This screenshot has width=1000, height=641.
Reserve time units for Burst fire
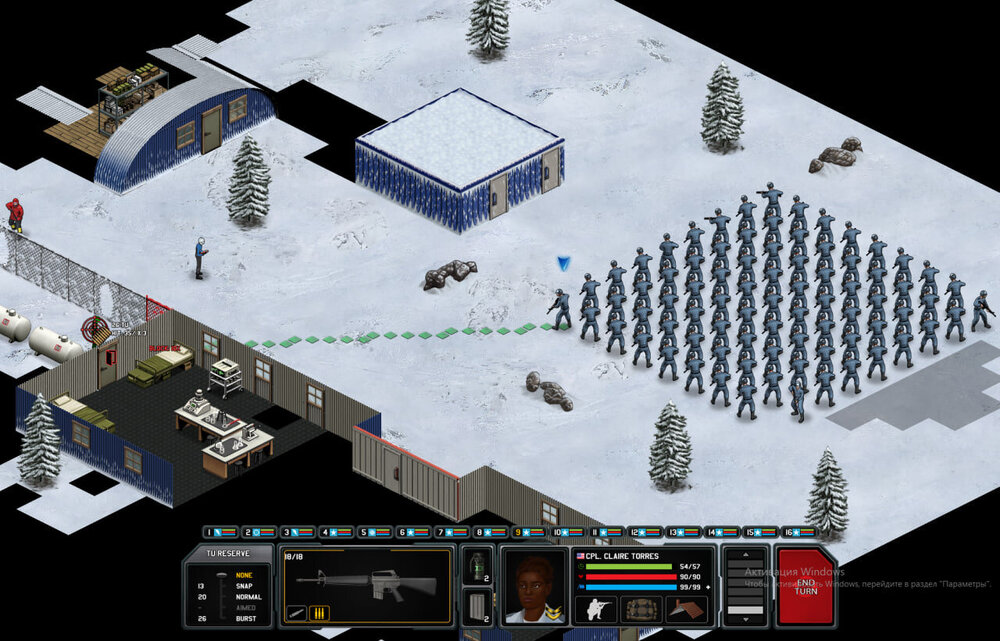(x=245, y=618)
